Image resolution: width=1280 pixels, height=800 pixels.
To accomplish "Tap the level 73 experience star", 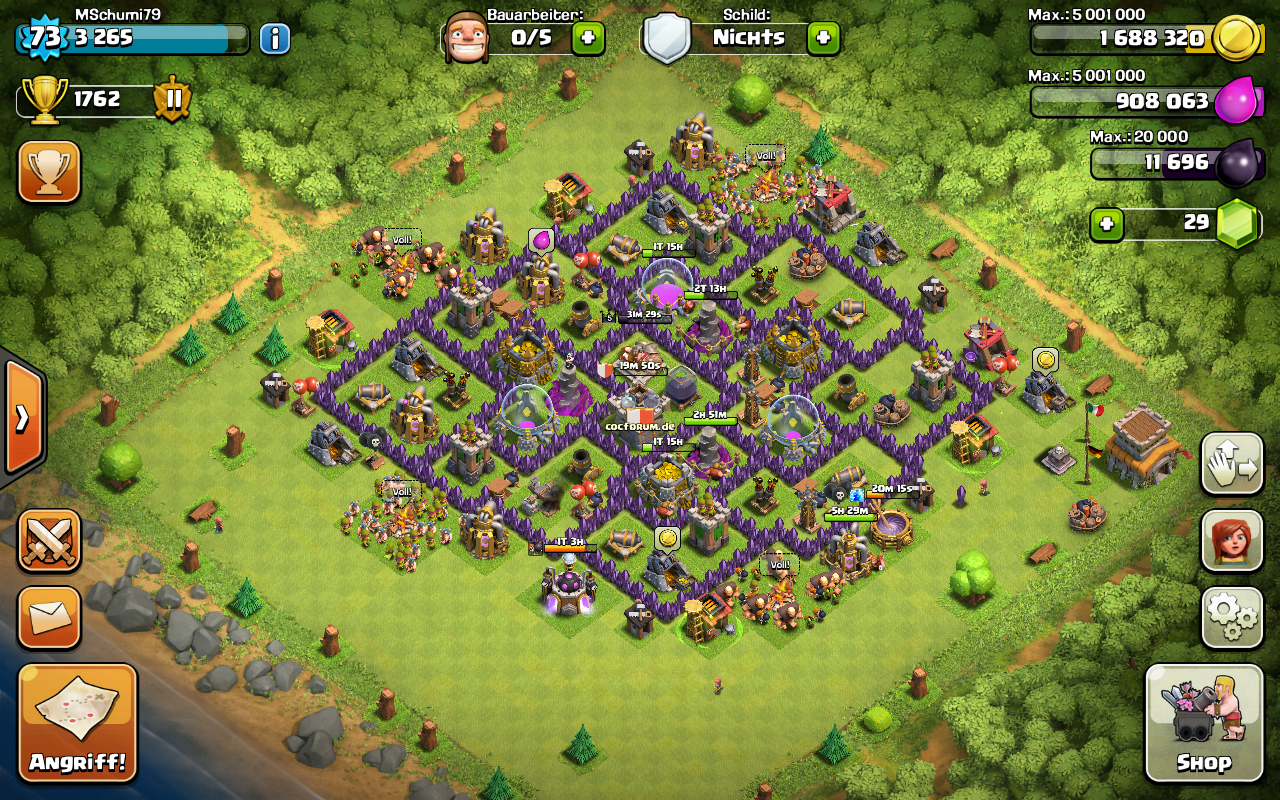I will tap(45, 38).
